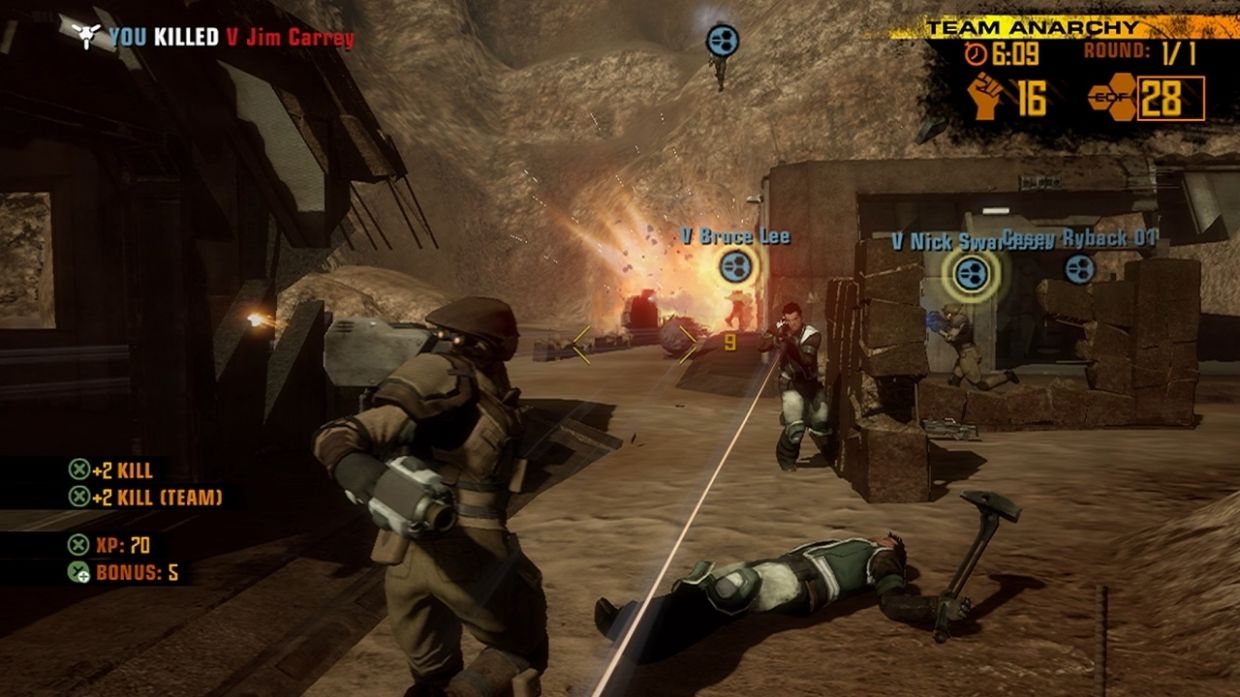Viewport: 1240px width, 697px height.
Task: Select the teammate marker labeled Bruce Lee
Action: pos(736,265)
